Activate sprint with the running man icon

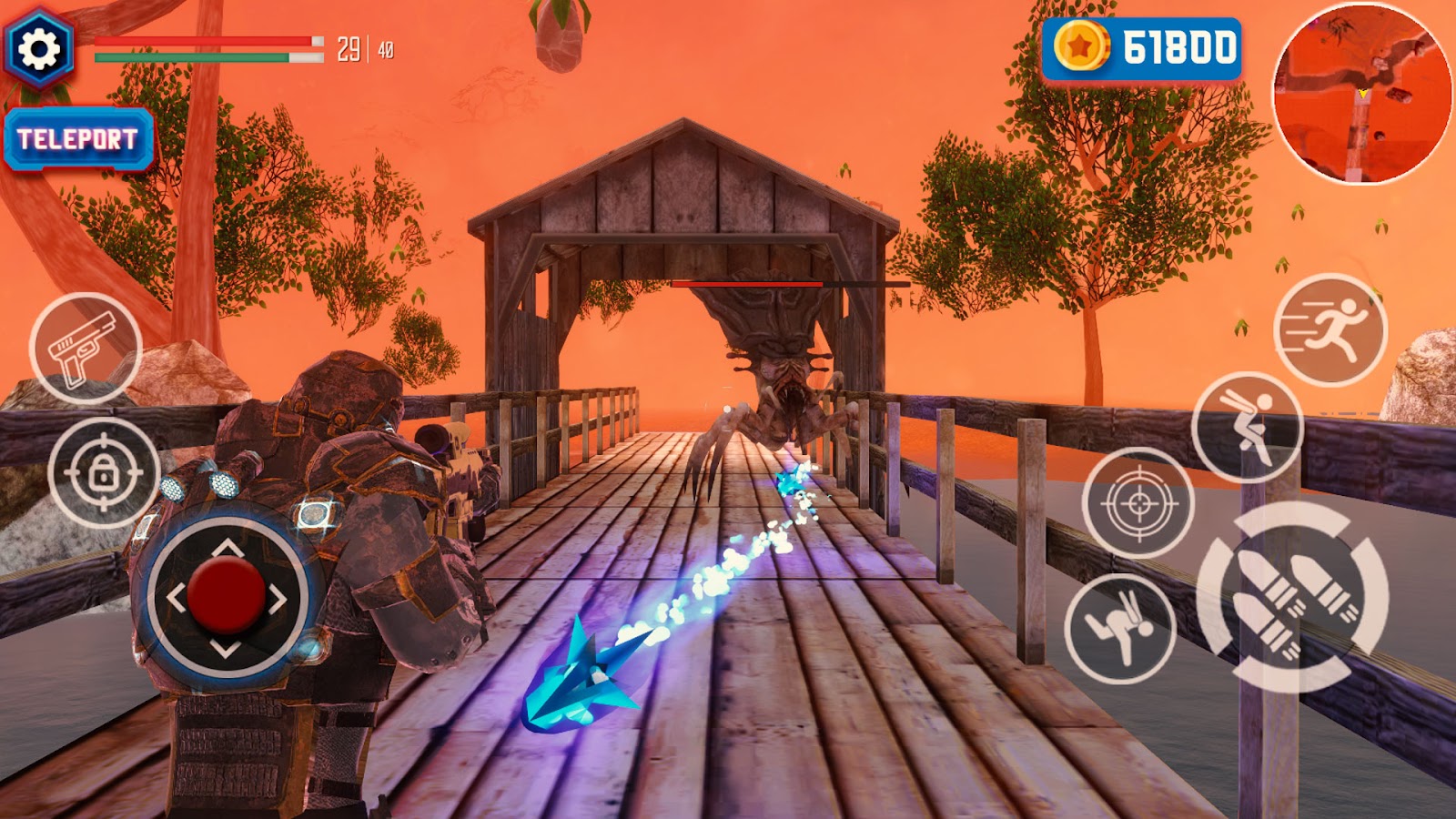(1330, 329)
